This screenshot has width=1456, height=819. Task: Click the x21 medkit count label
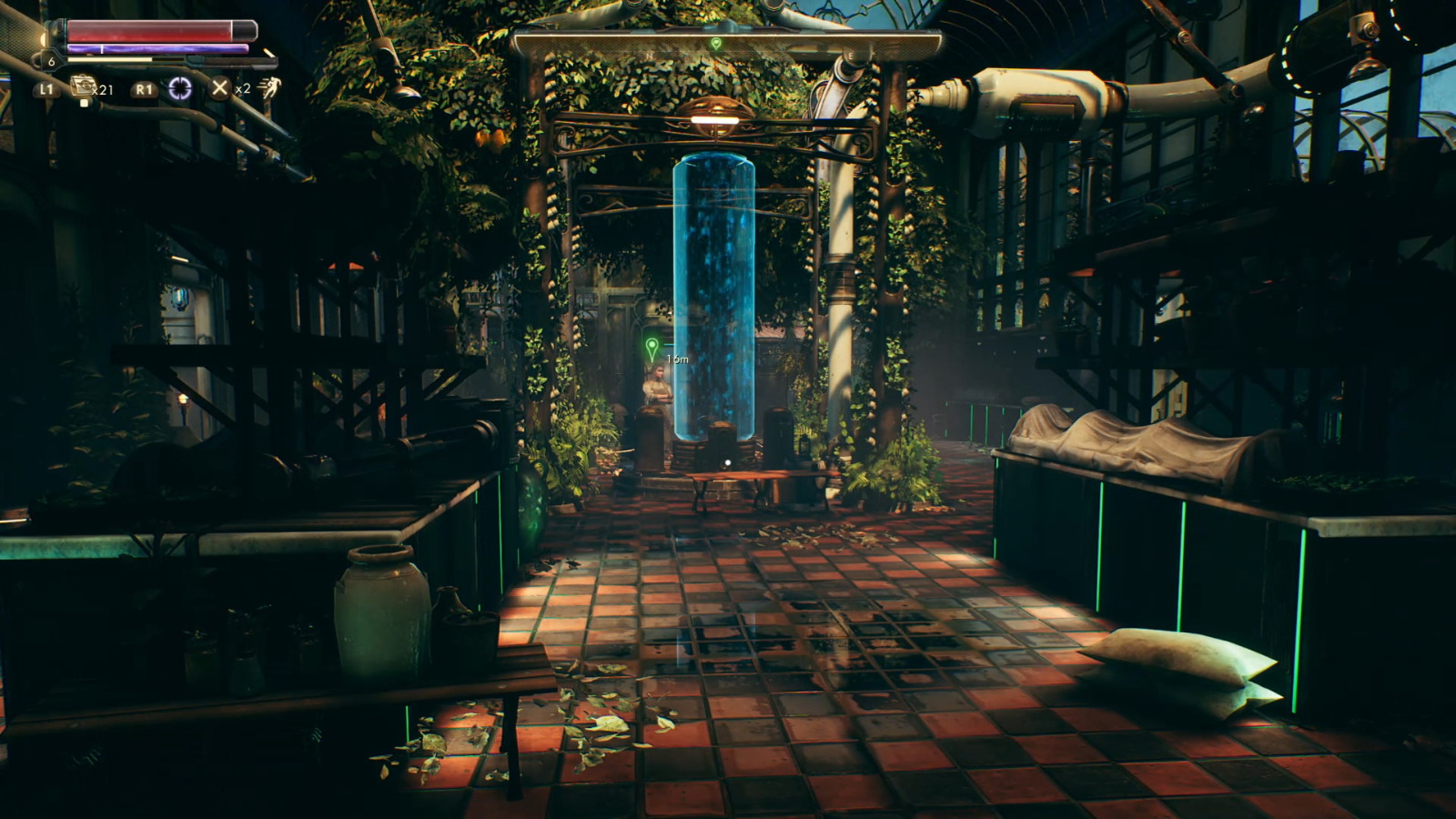point(103,90)
